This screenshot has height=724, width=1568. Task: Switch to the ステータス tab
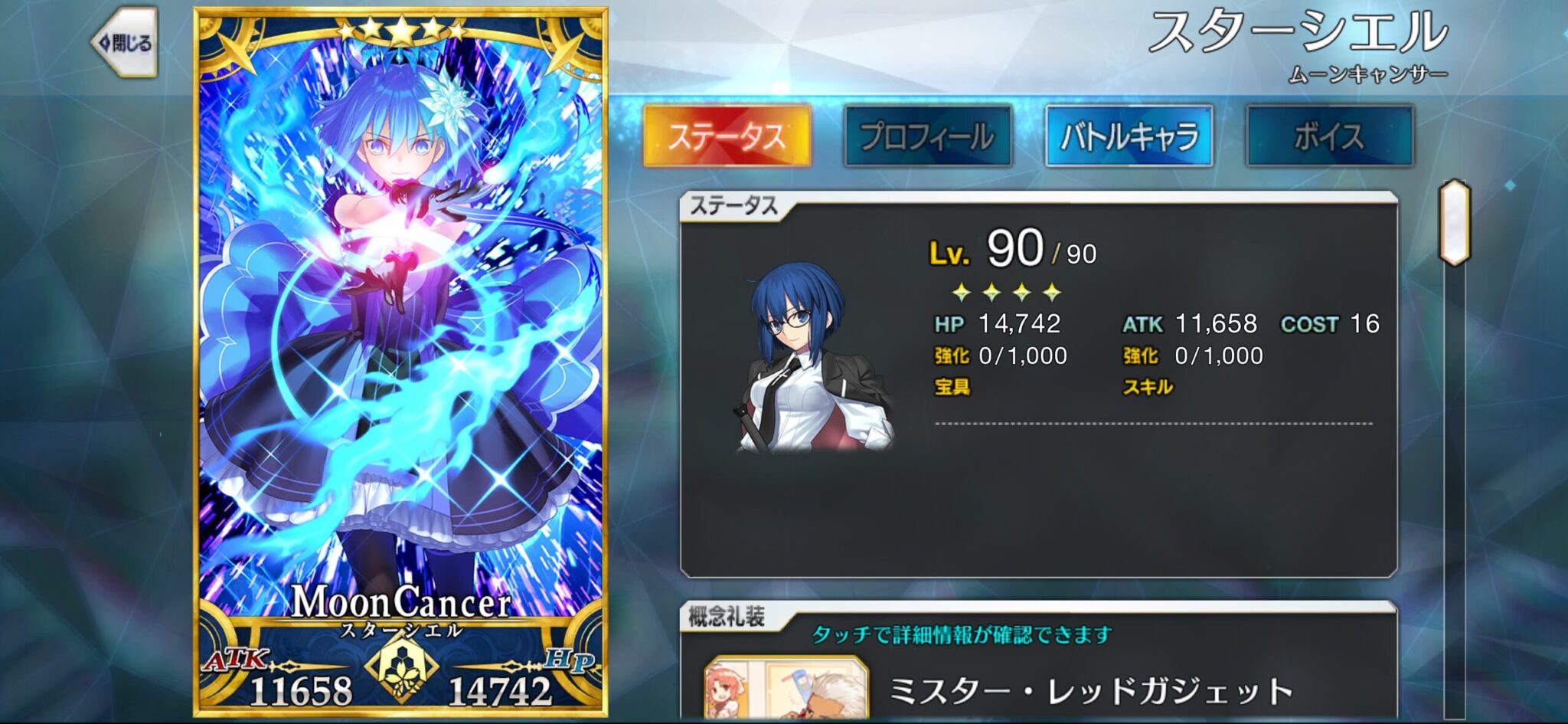pyautogui.click(x=727, y=137)
